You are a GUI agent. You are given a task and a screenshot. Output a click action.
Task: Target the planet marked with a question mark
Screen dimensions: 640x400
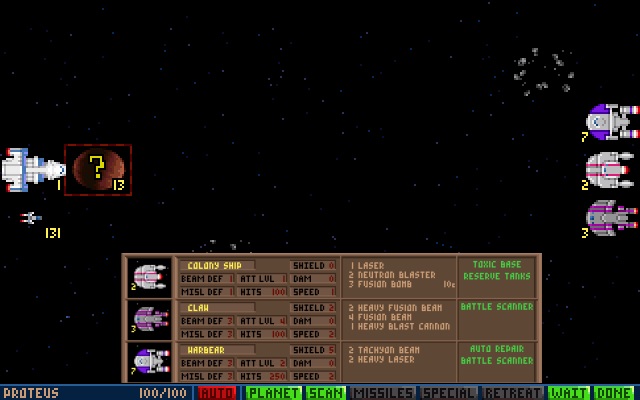coord(97,169)
